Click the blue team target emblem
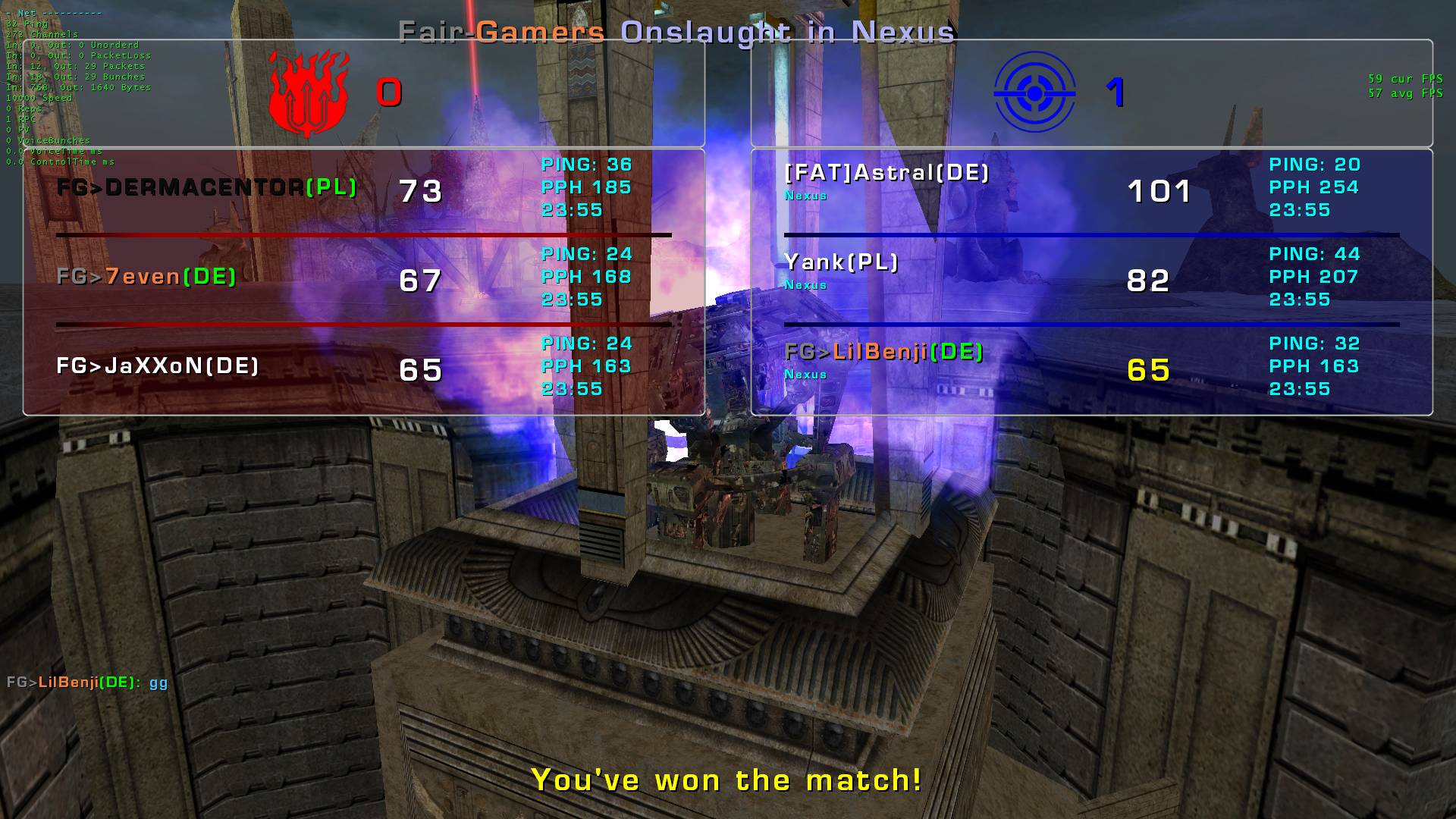 pyautogui.click(x=1034, y=93)
